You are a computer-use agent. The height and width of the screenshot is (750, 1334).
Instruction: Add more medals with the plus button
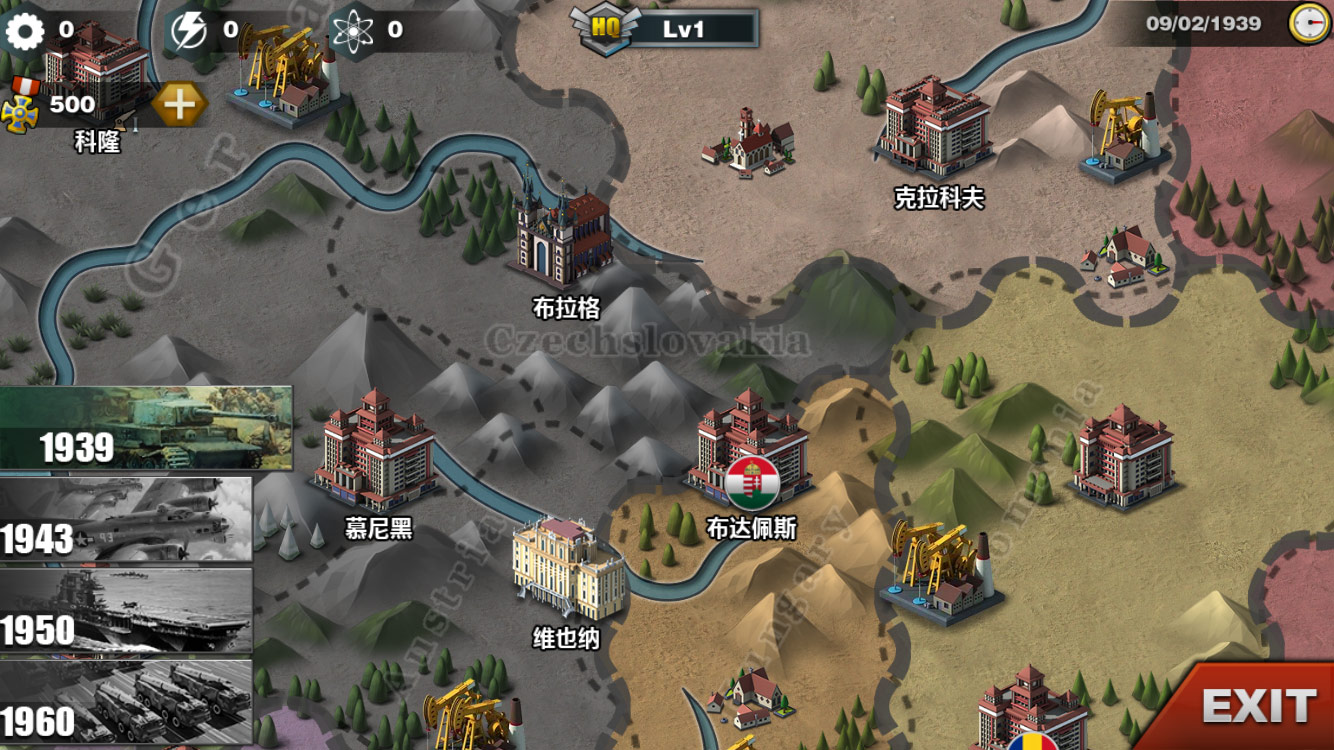click(x=180, y=104)
